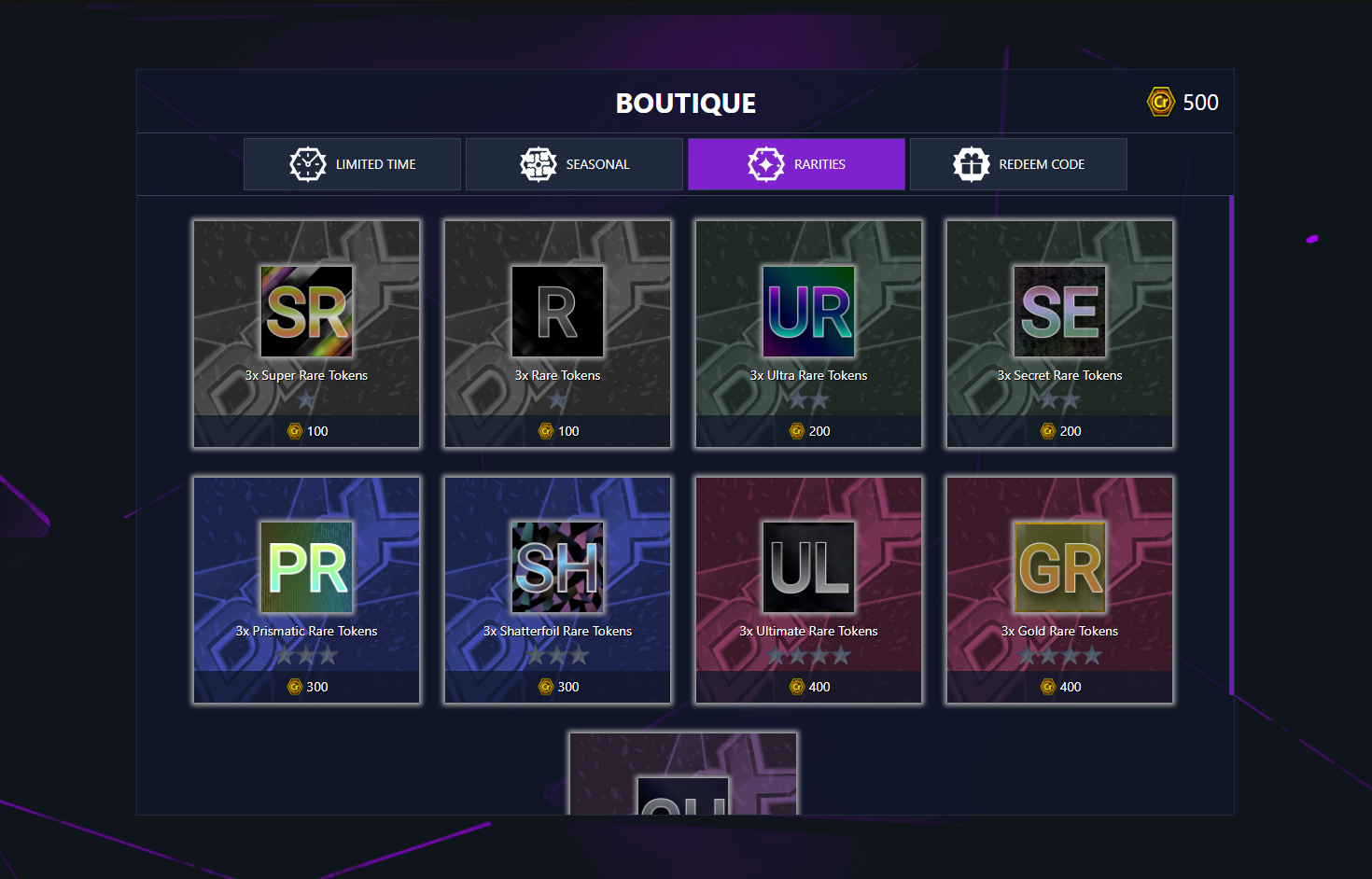The width and height of the screenshot is (1372, 879).
Task: Buy the 3x Ultimate Rare Tokens pack
Action: (808, 590)
